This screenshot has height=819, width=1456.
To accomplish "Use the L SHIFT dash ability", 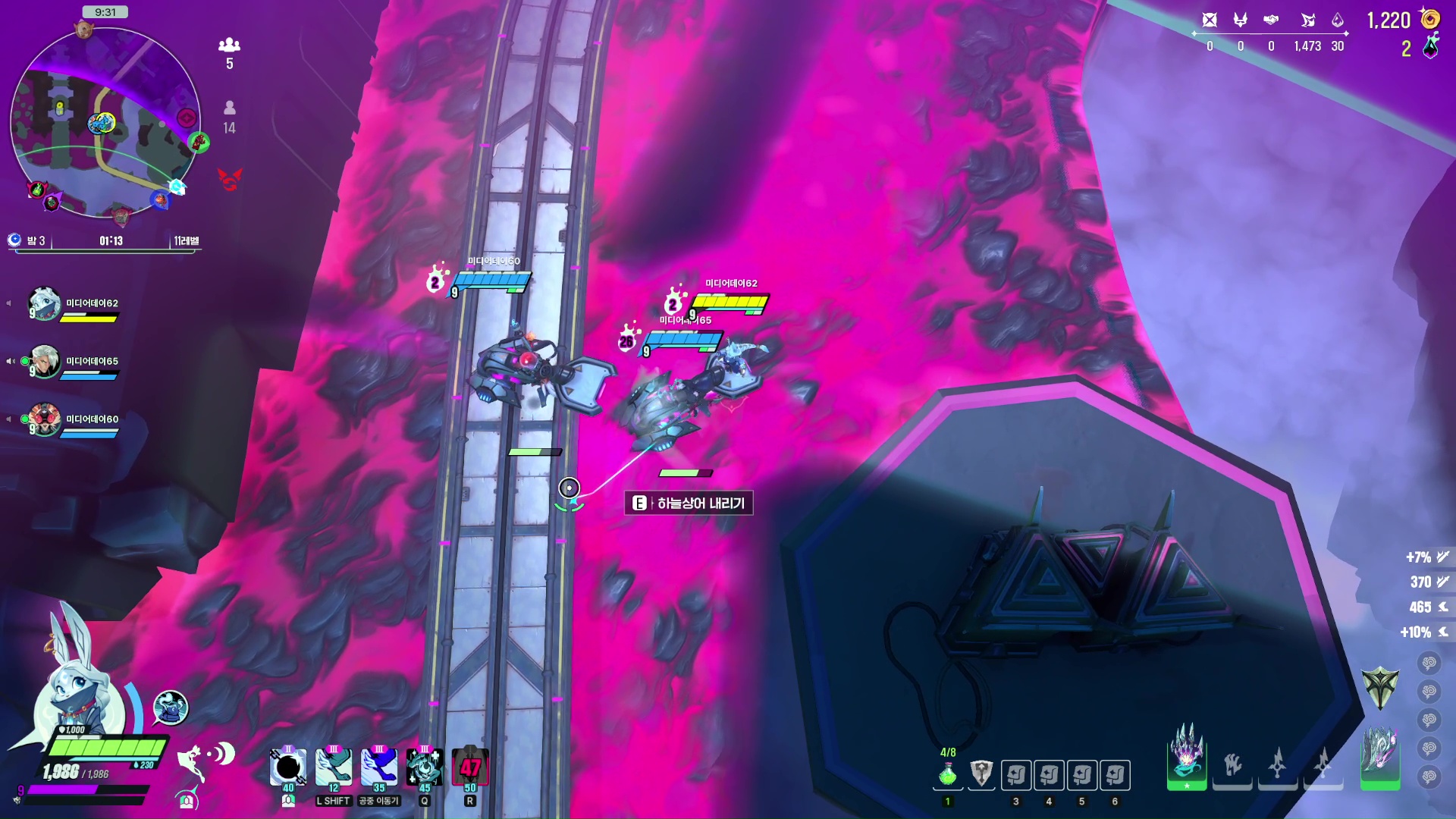I will pyautogui.click(x=334, y=767).
